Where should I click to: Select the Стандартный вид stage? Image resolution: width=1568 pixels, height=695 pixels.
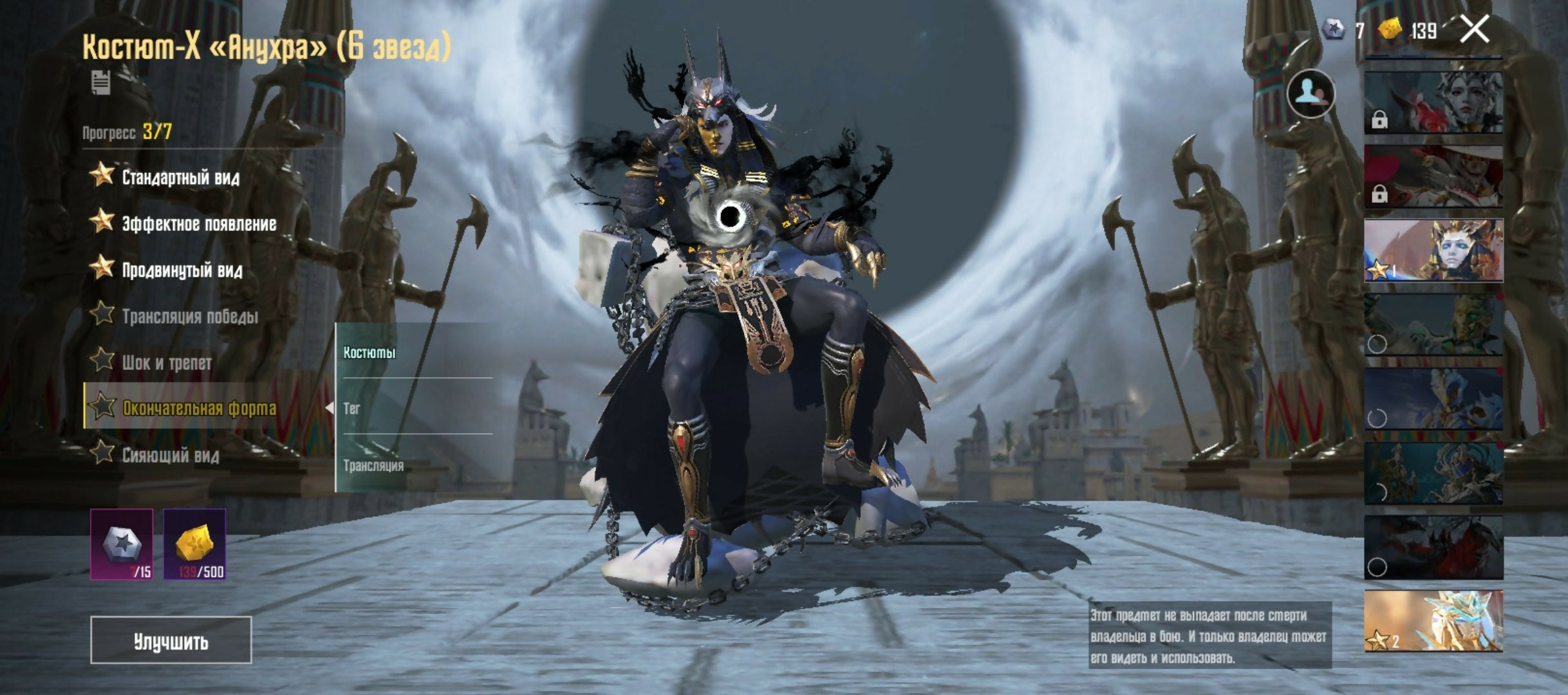pyautogui.click(x=180, y=177)
